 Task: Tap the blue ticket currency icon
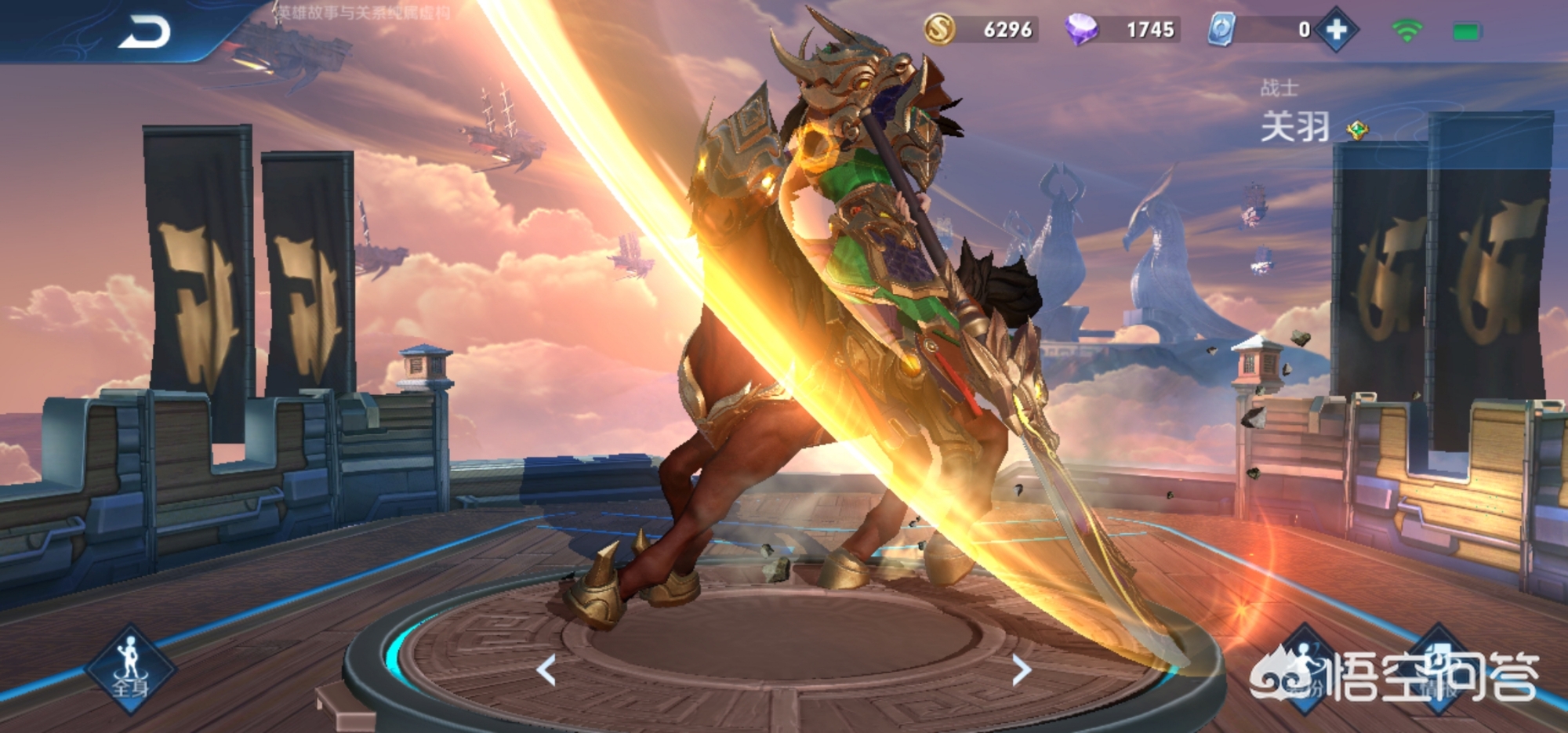tap(1221, 30)
